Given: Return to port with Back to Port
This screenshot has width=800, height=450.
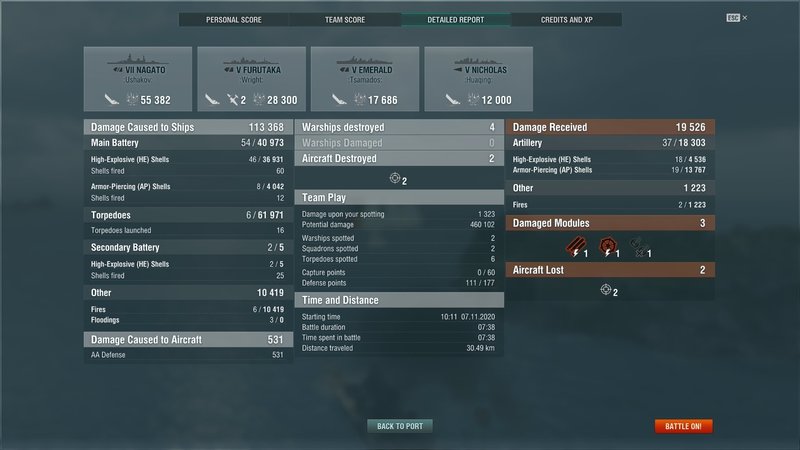Looking at the screenshot, I should pos(399,426).
